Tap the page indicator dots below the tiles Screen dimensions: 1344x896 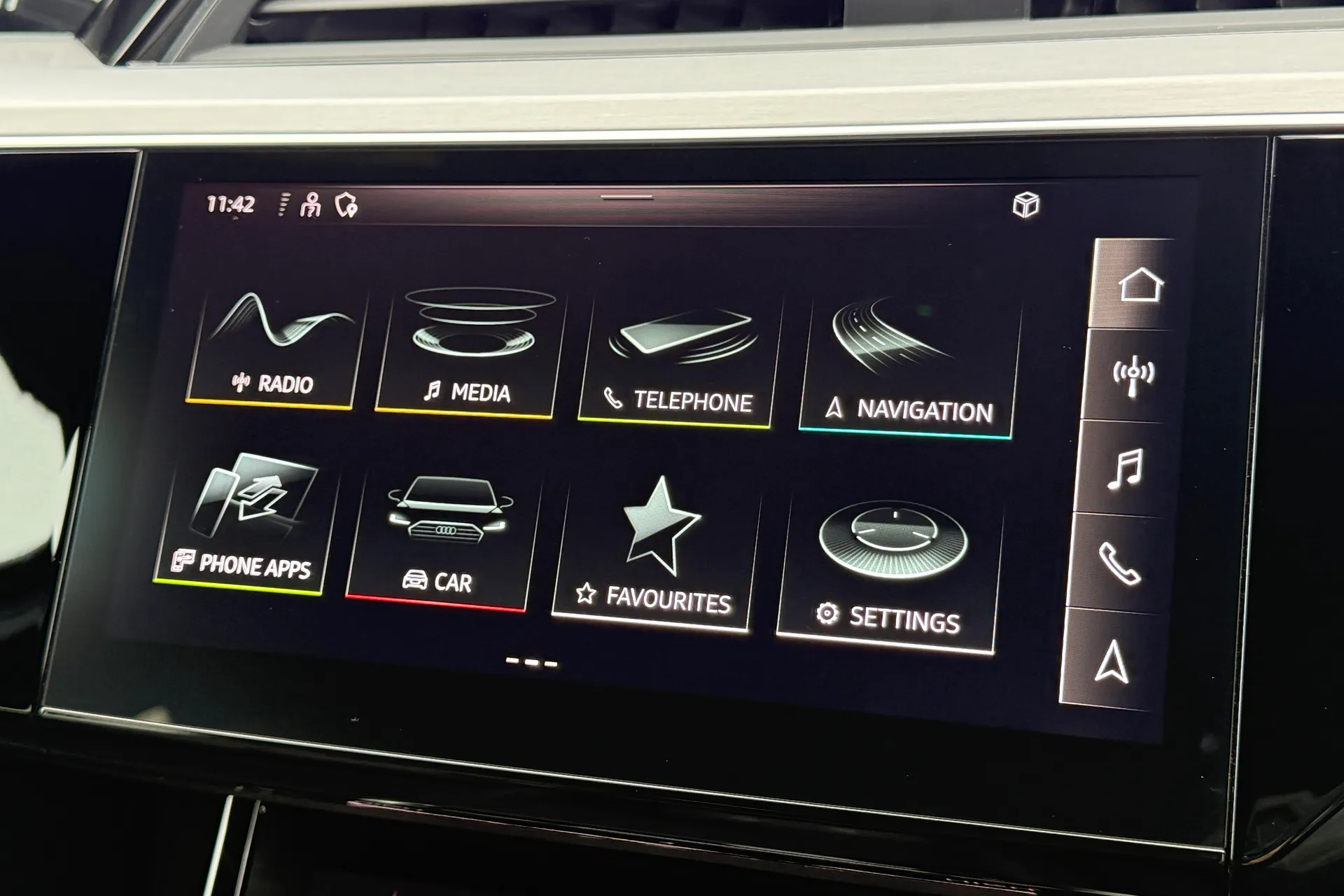532,660
